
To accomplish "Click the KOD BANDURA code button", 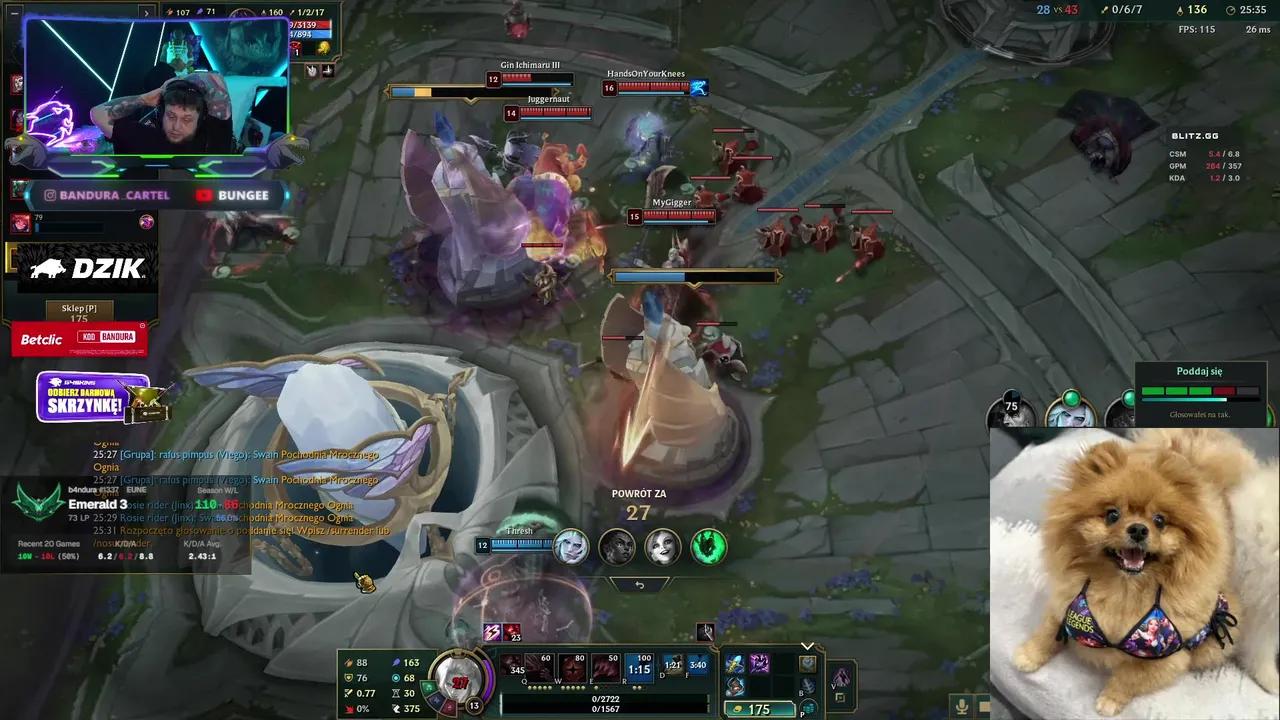I will [x=107, y=337].
